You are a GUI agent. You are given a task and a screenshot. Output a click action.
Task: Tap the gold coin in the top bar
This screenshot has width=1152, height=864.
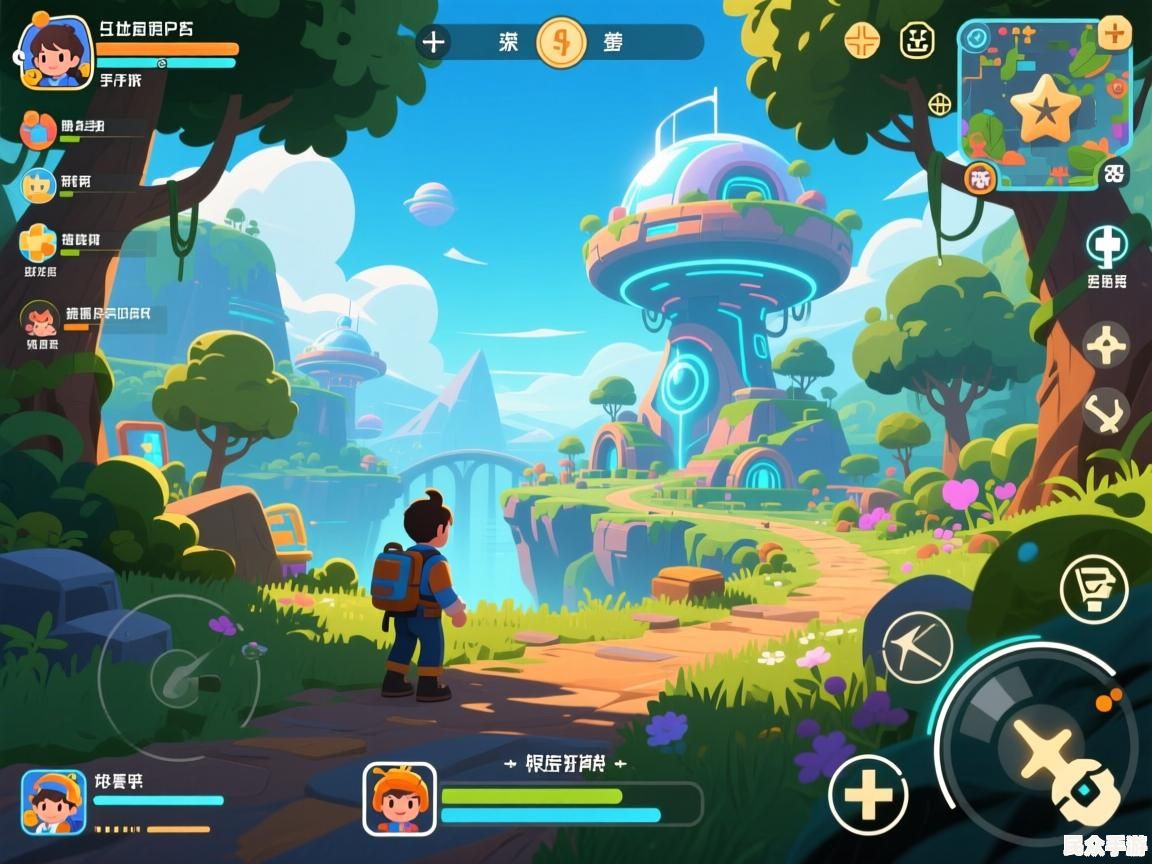[561, 42]
